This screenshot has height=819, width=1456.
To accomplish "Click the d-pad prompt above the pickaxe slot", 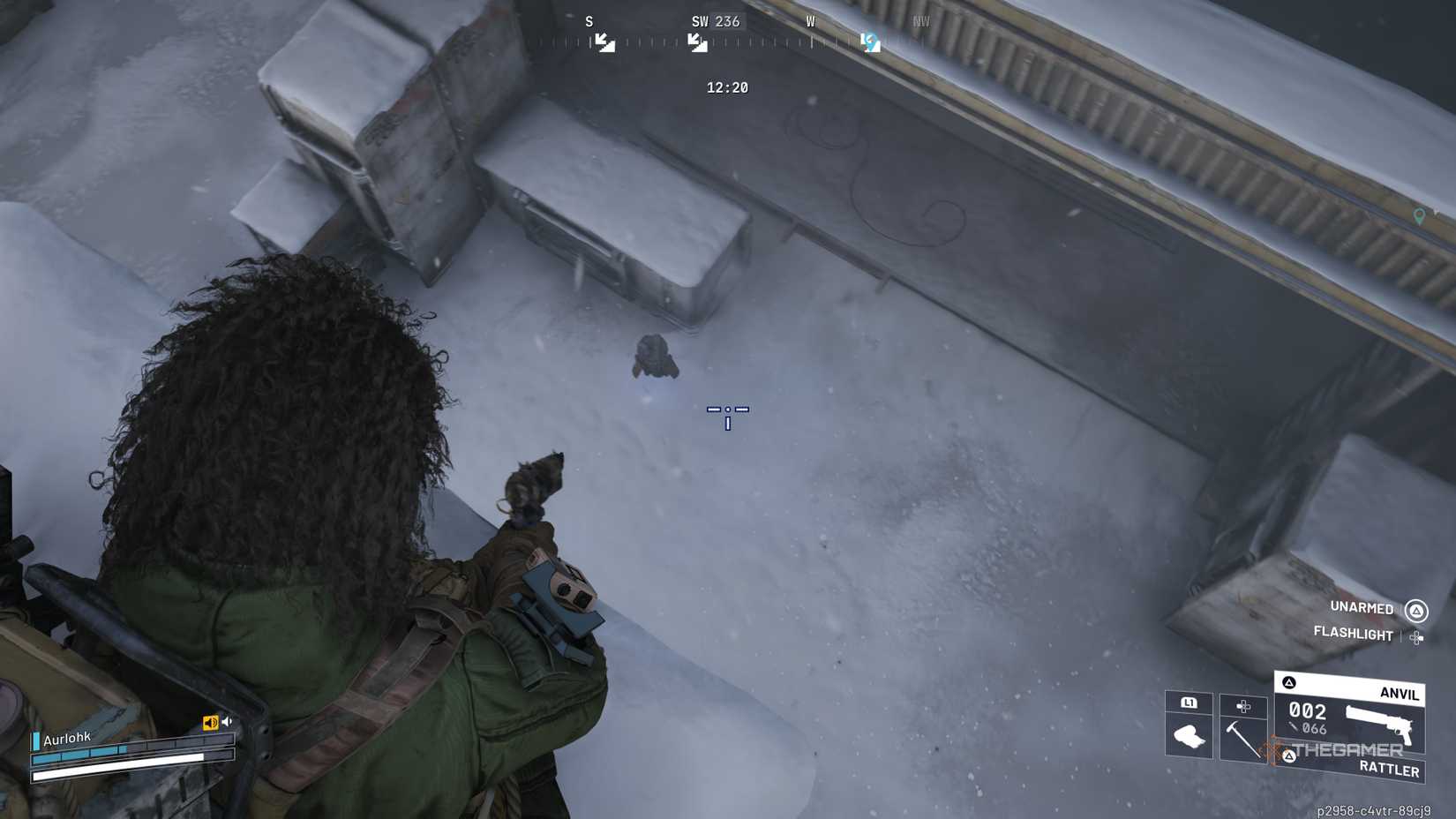I will click(x=1243, y=707).
